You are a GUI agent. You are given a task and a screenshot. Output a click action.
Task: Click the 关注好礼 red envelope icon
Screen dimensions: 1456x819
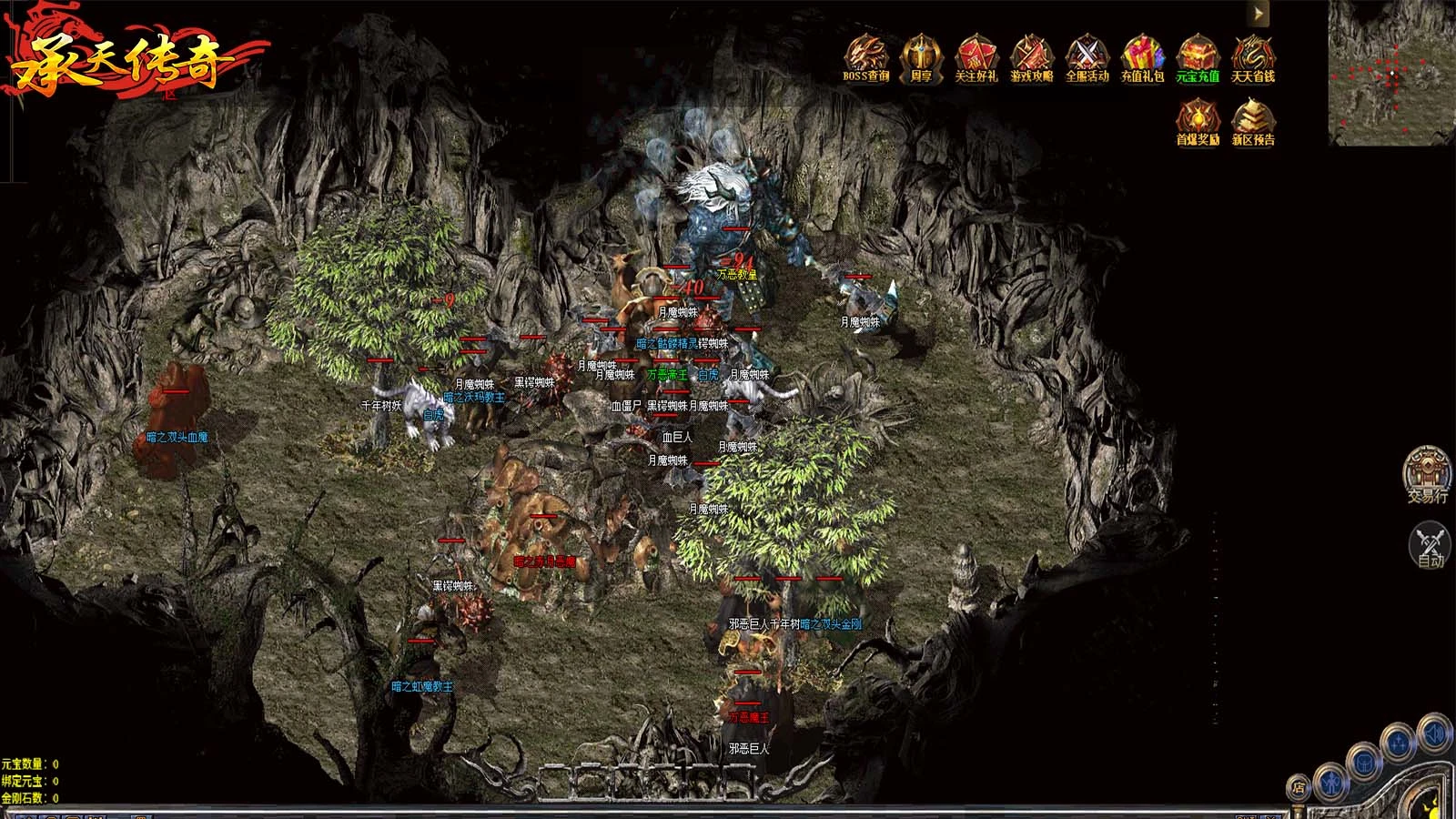click(x=976, y=57)
